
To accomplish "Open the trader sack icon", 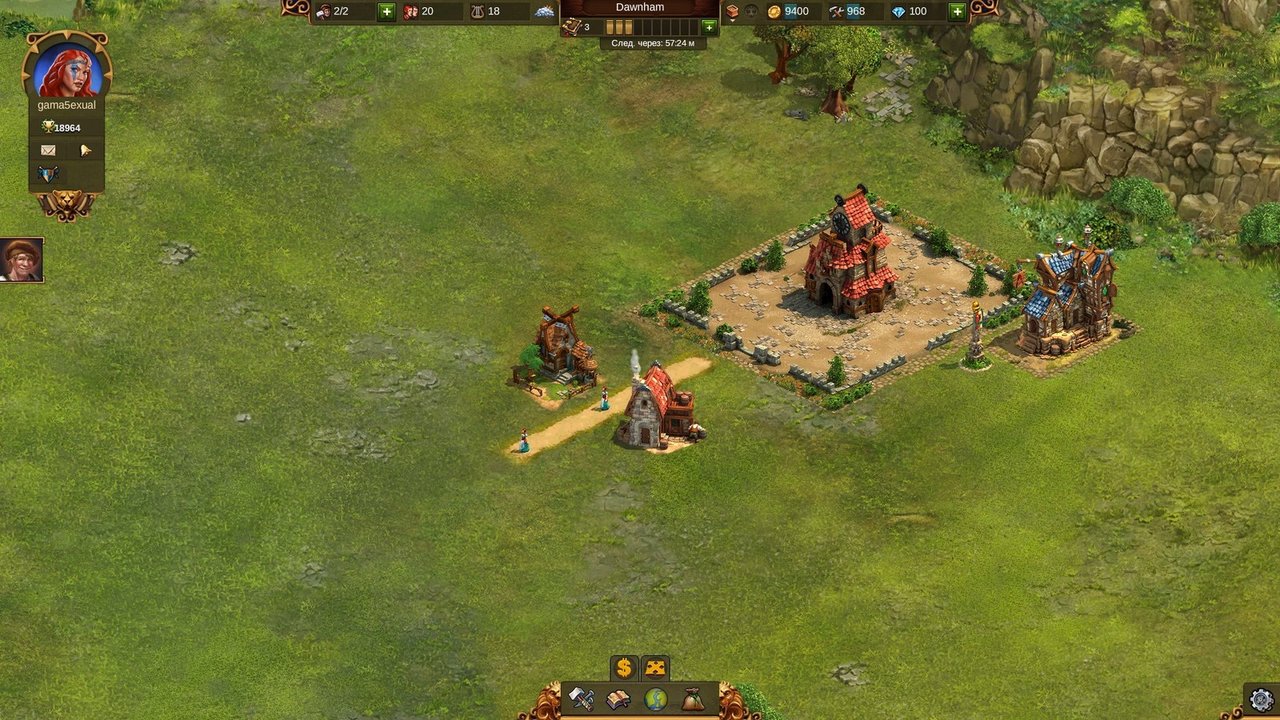I will (693, 699).
